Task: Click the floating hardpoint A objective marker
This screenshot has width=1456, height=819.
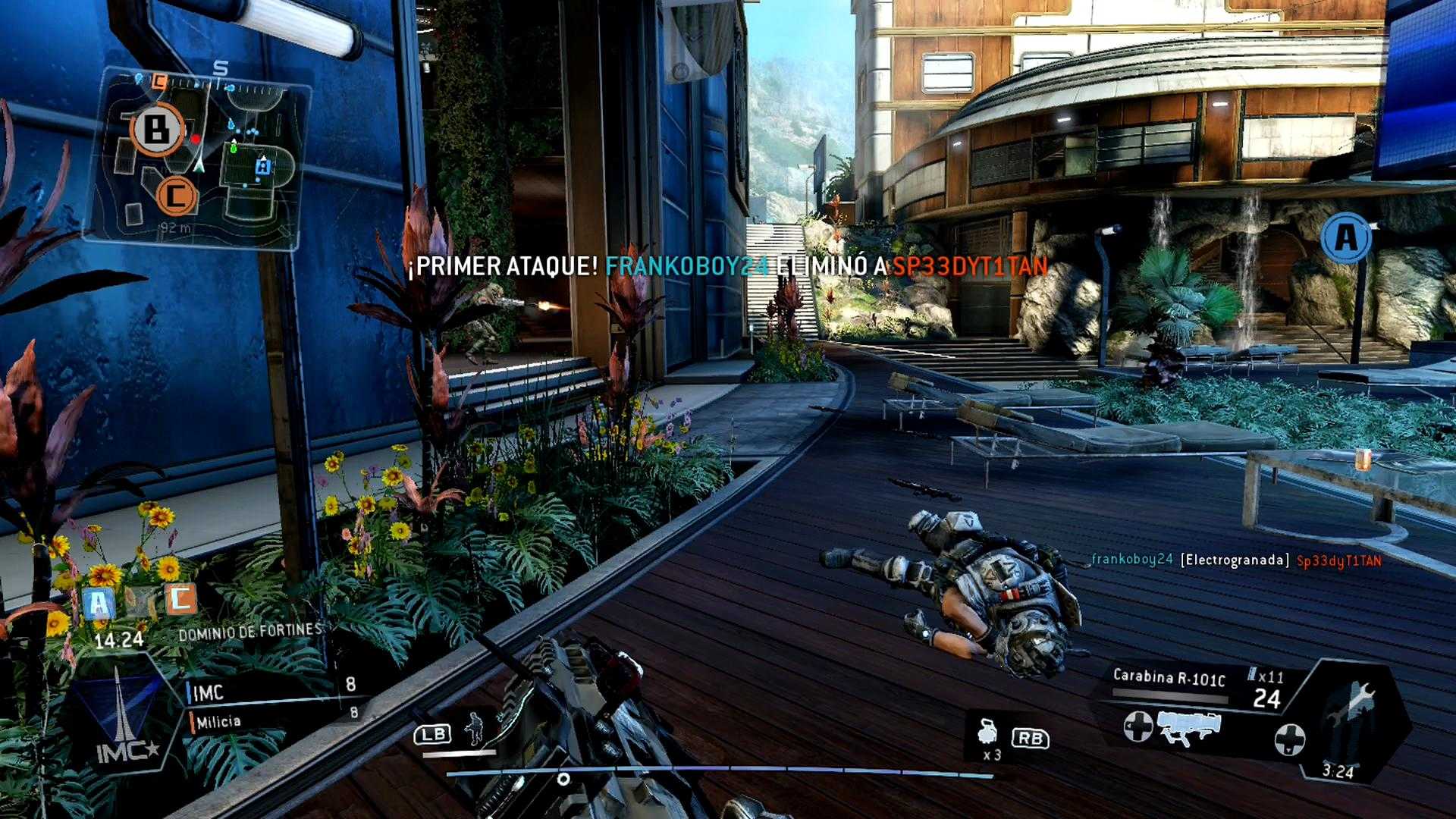Action: coord(1346,238)
